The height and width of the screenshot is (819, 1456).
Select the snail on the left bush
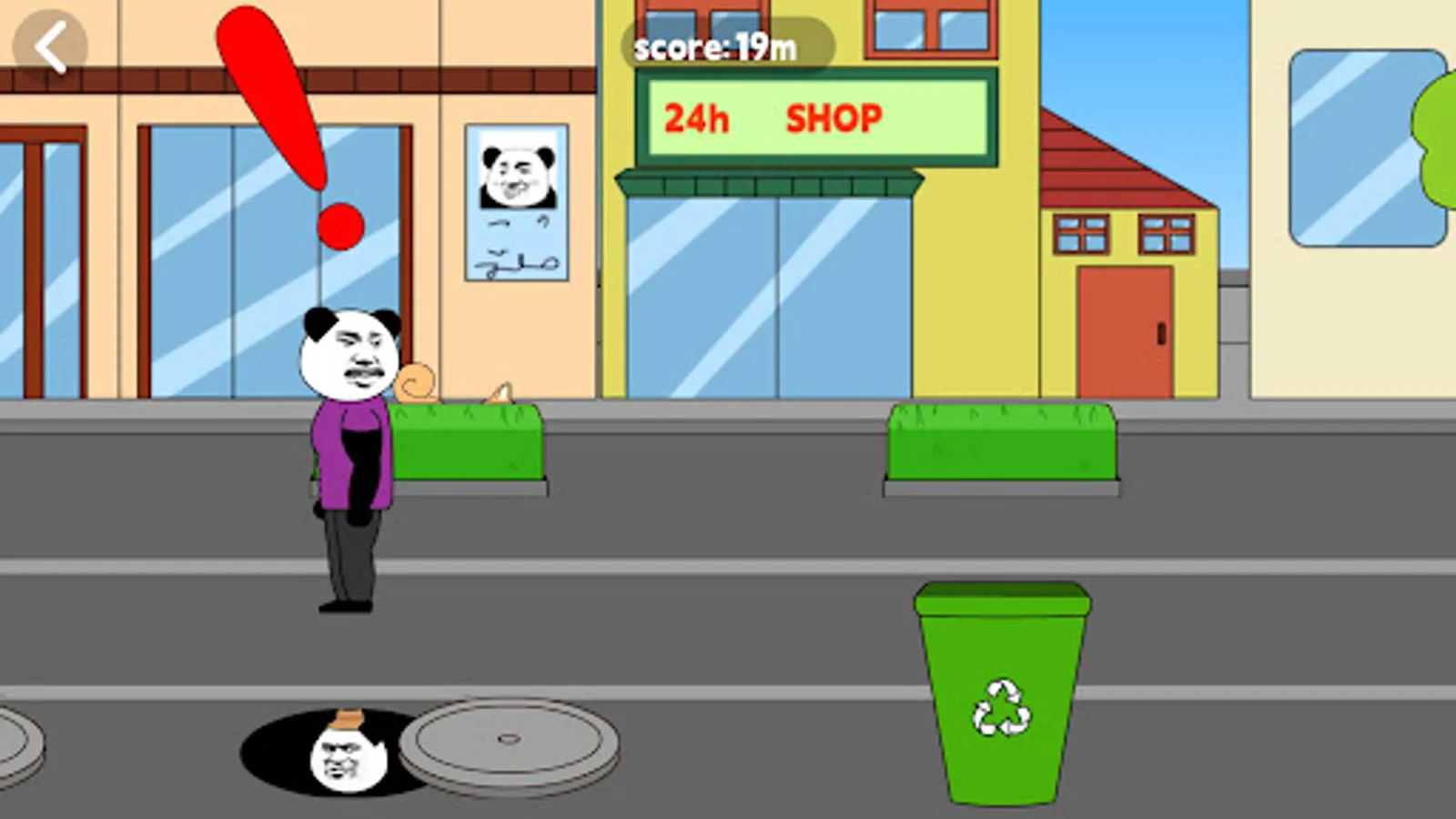tap(414, 382)
